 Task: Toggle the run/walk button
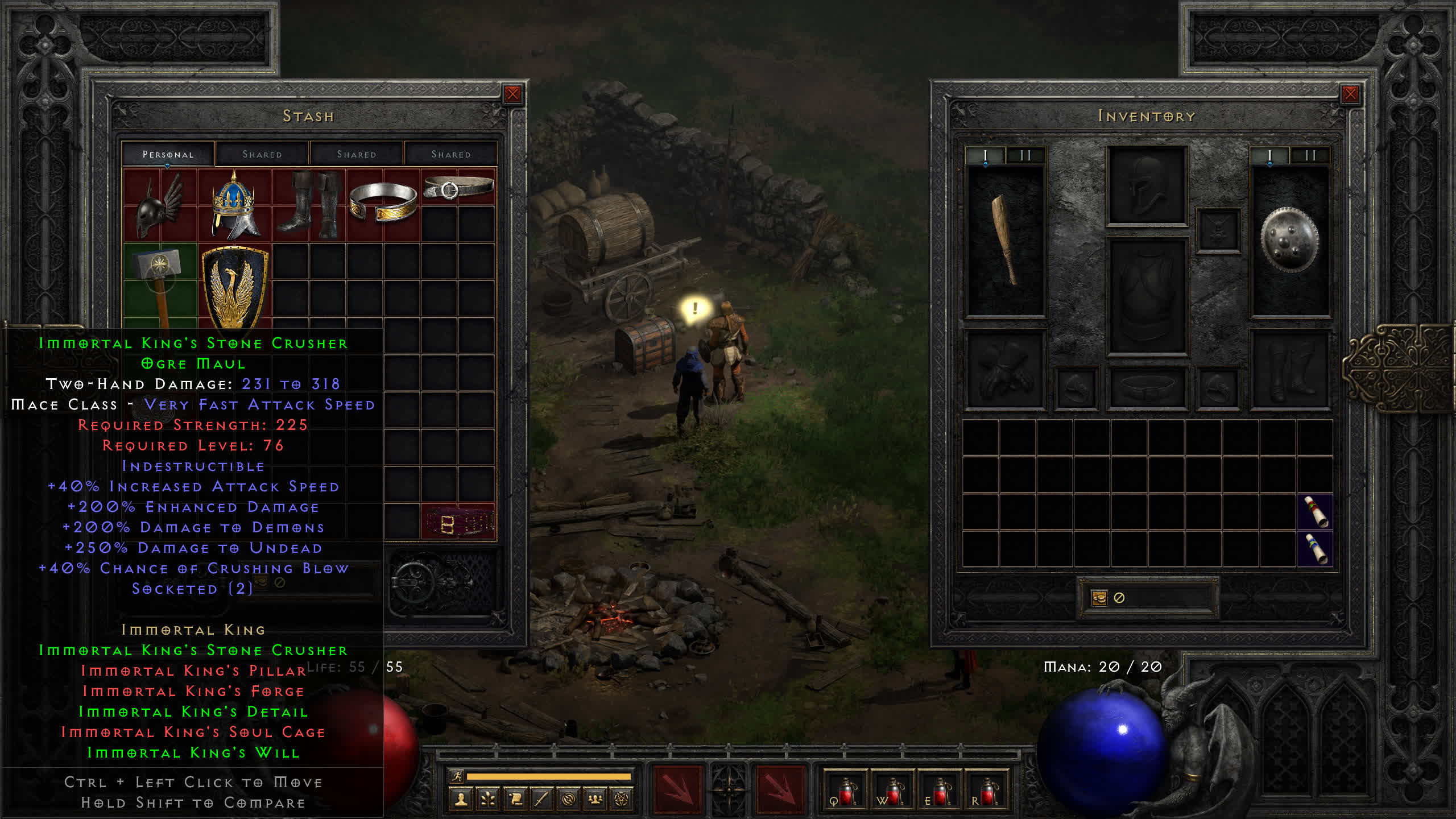tap(457, 776)
